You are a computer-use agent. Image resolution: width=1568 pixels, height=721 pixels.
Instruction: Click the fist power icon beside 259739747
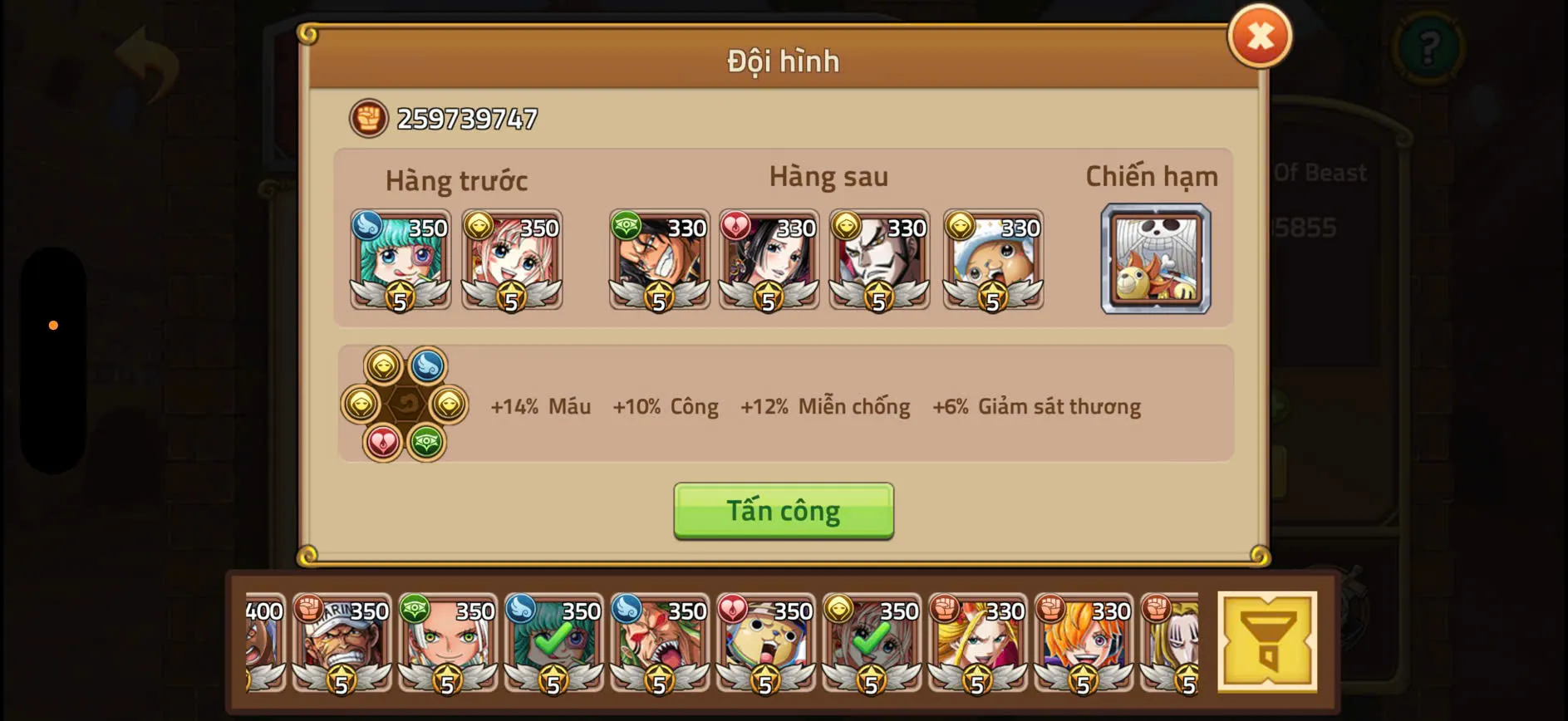[368, 117]
